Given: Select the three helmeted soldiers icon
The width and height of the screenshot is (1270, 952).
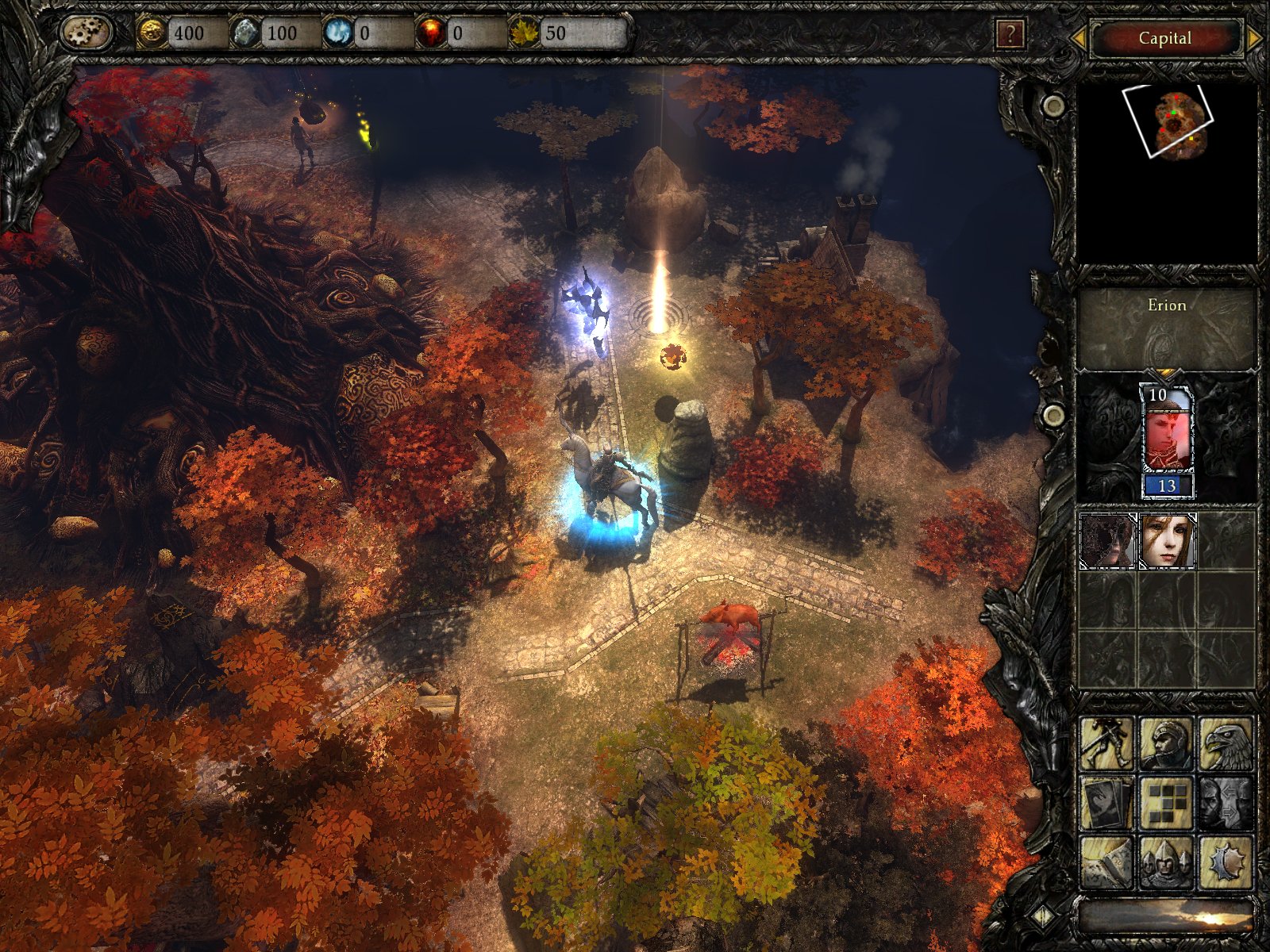Looking at the screenshot, I should [1166, 862].
